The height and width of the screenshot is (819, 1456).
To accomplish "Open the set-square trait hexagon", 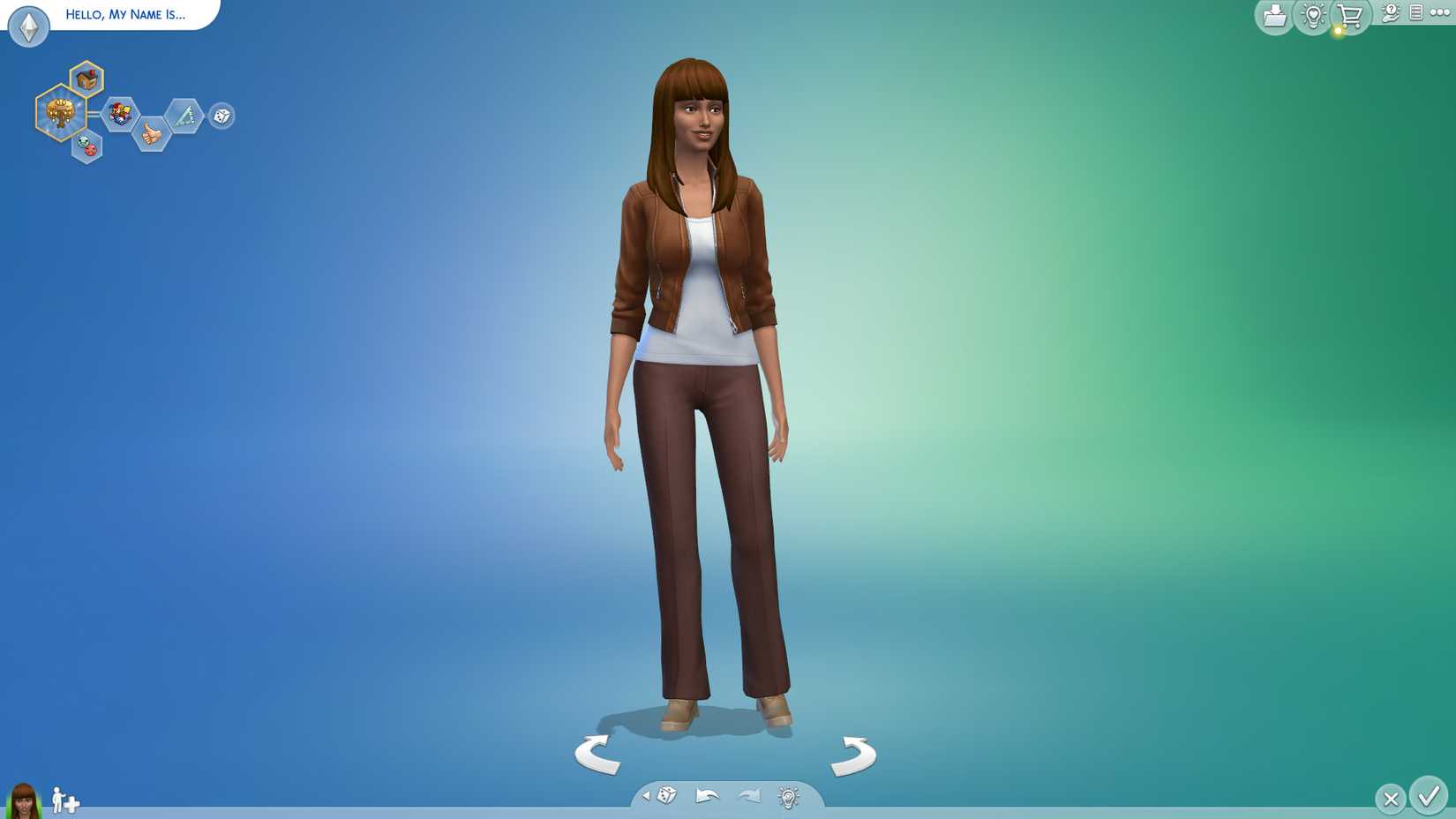I will (x=184, y=115).
